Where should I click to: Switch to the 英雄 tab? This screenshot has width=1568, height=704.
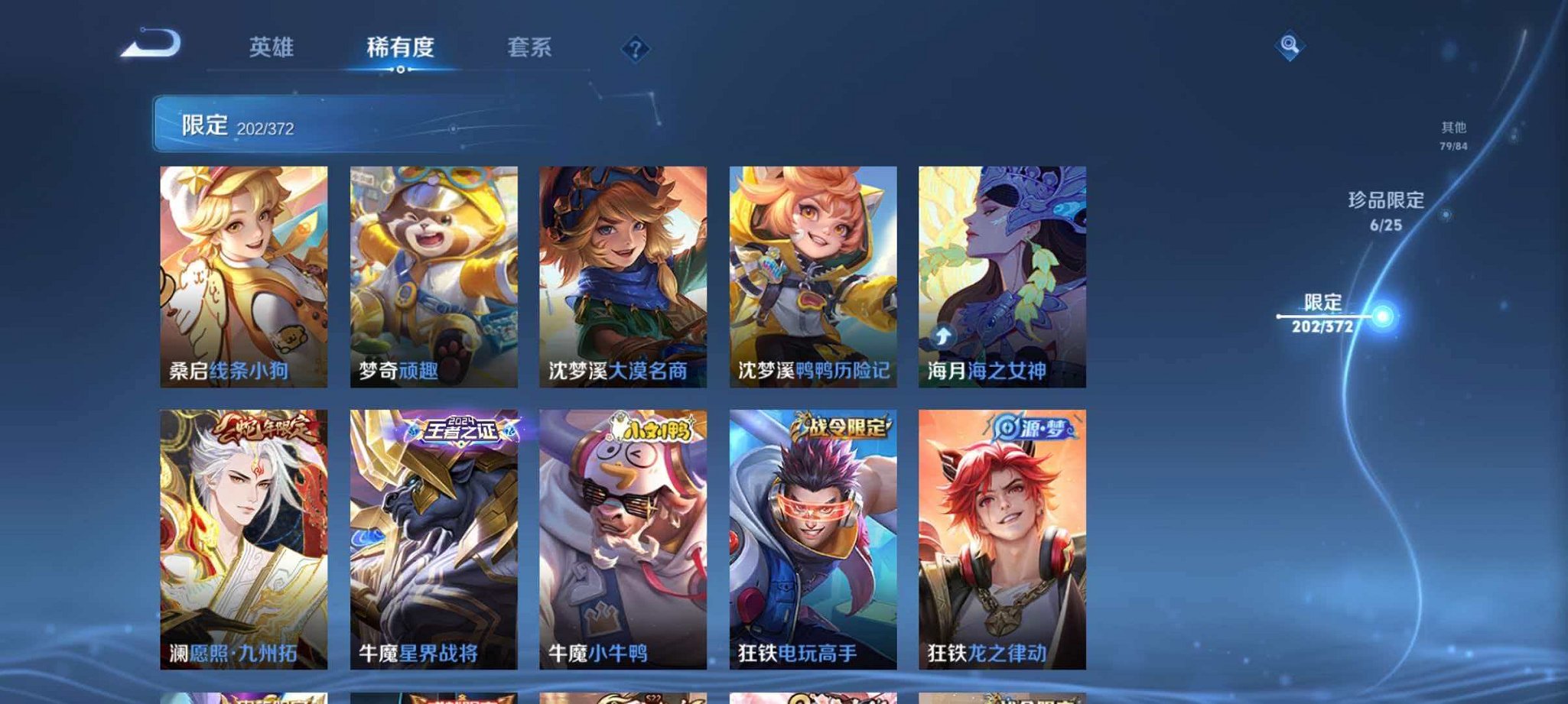click(274, 47)
